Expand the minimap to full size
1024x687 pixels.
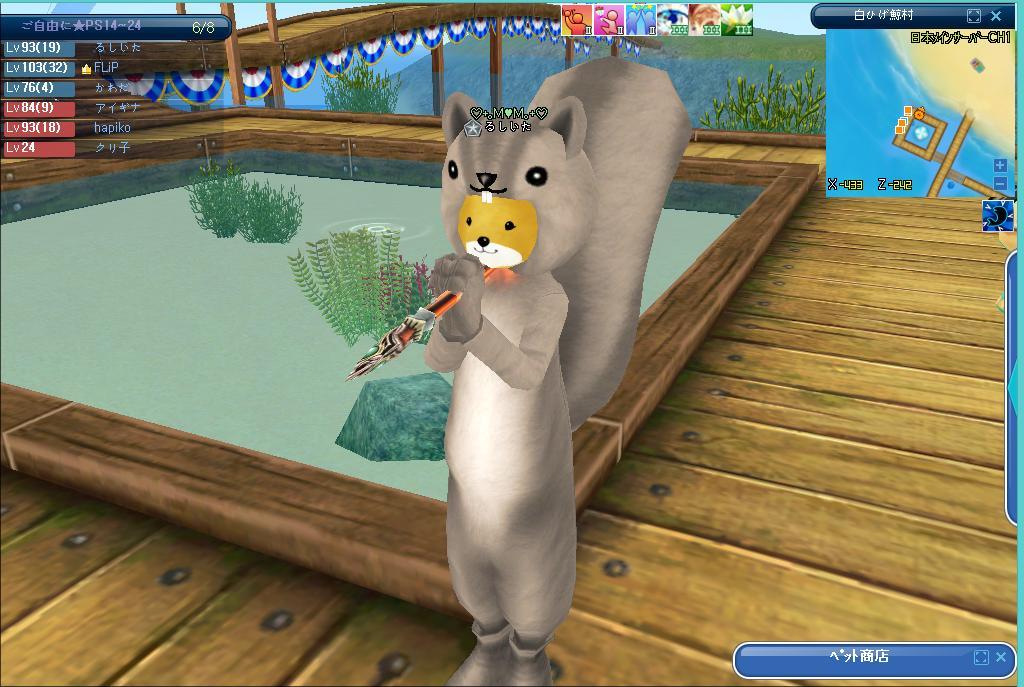pyautogui.click(x=974, y=16)
